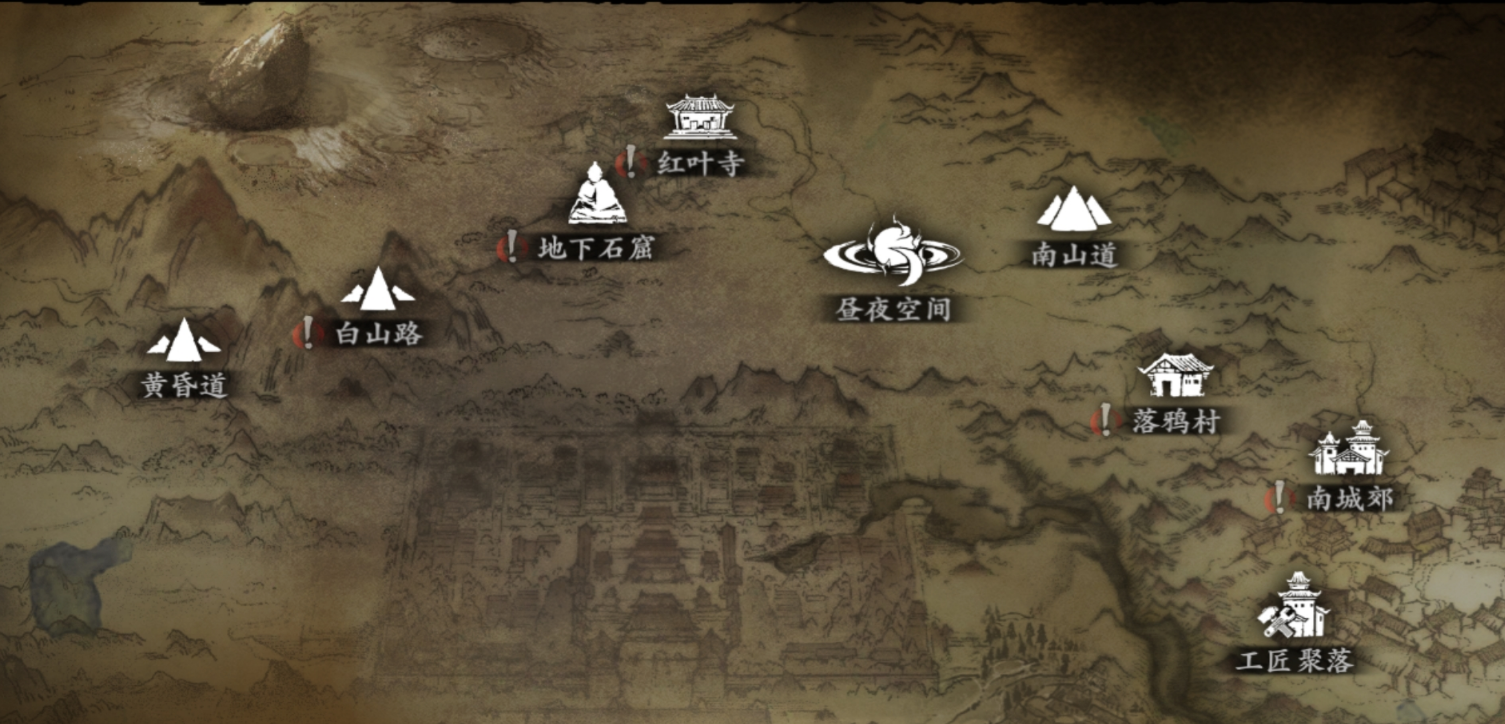Select the 红叶寺 temple icon
The height and width of the screenshot is (724, 1505).
698,118
